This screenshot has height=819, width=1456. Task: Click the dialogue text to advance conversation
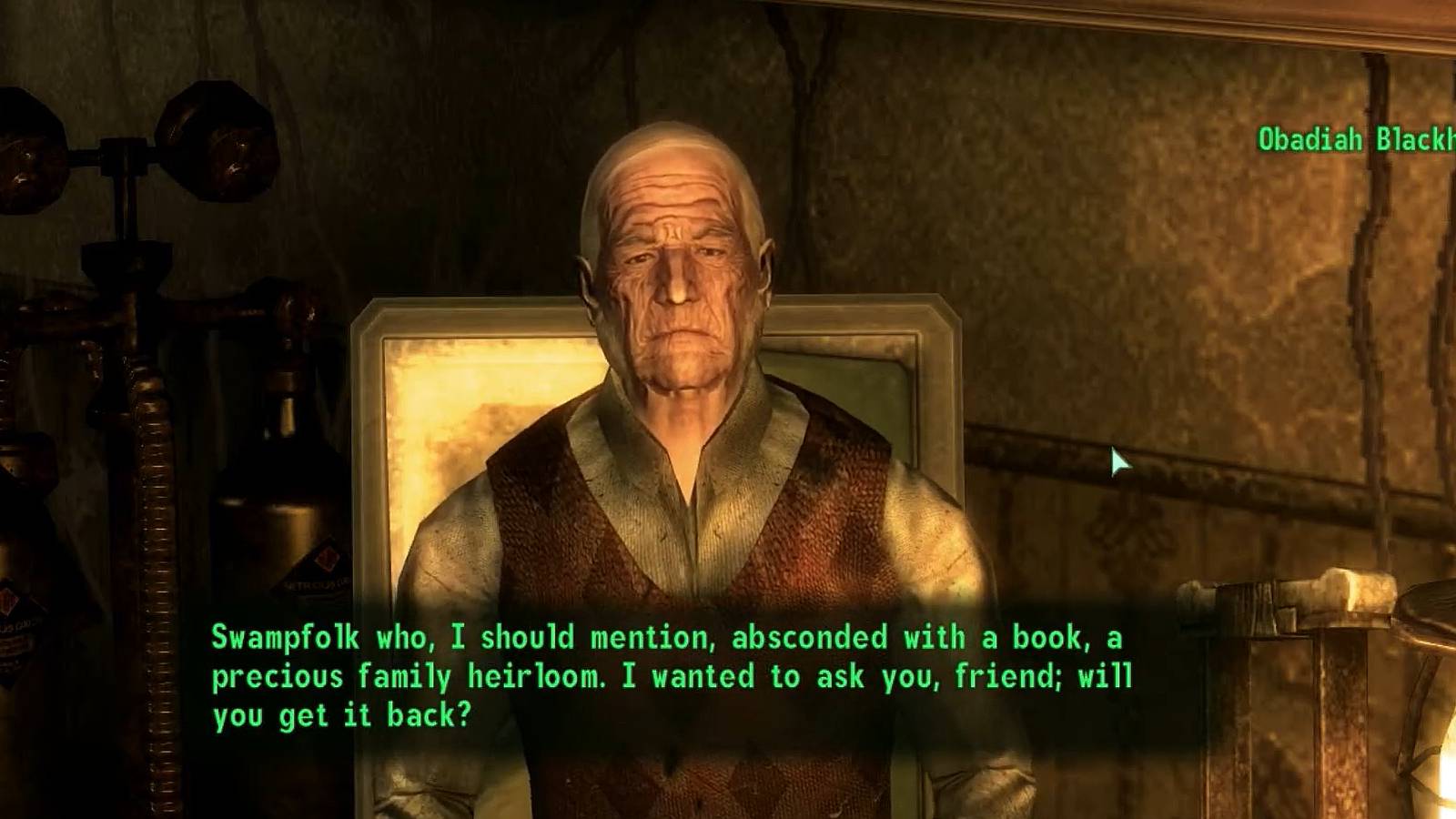click(637, 673)
